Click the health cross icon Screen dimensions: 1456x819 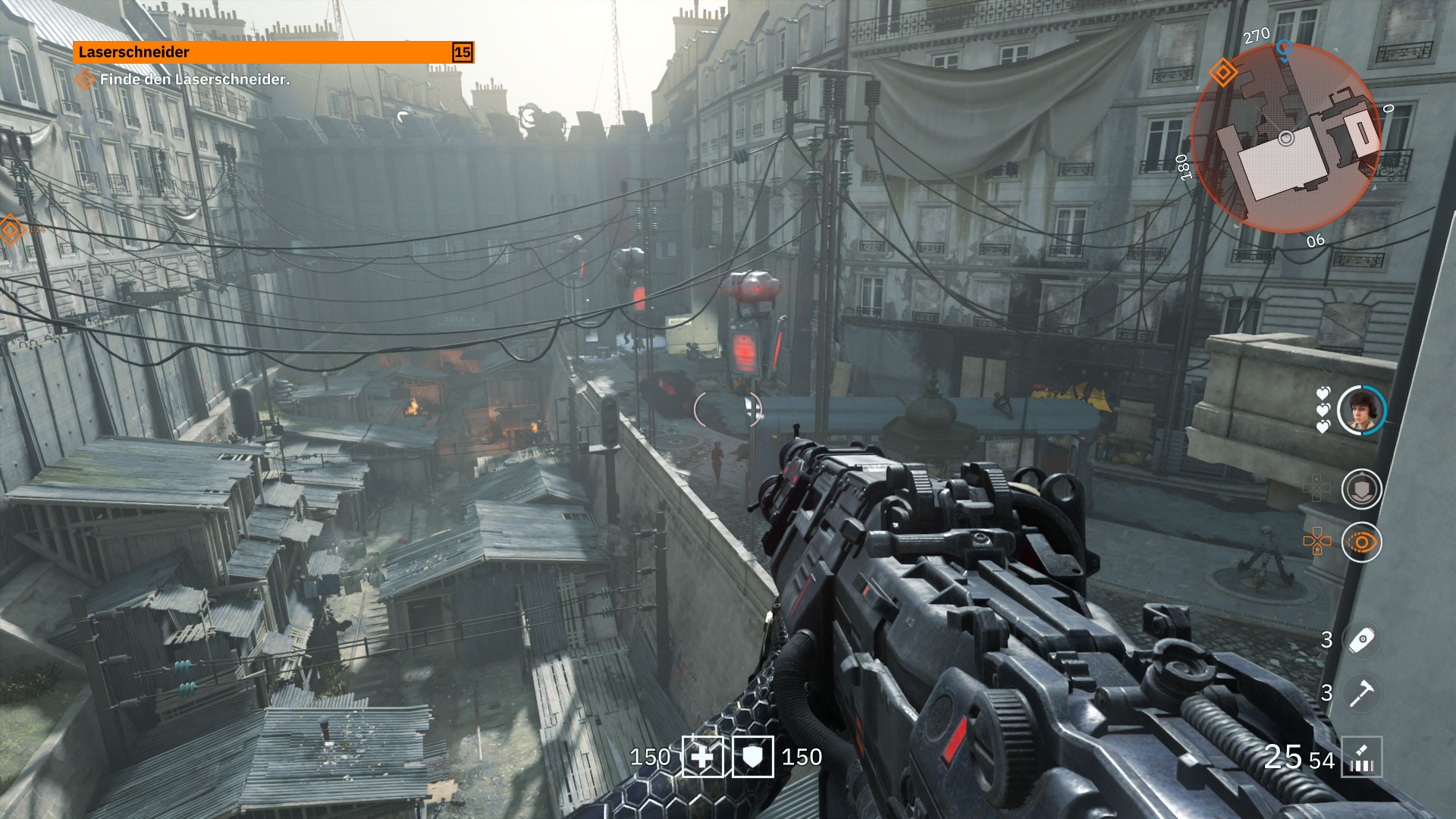click(x=703, y=757)
